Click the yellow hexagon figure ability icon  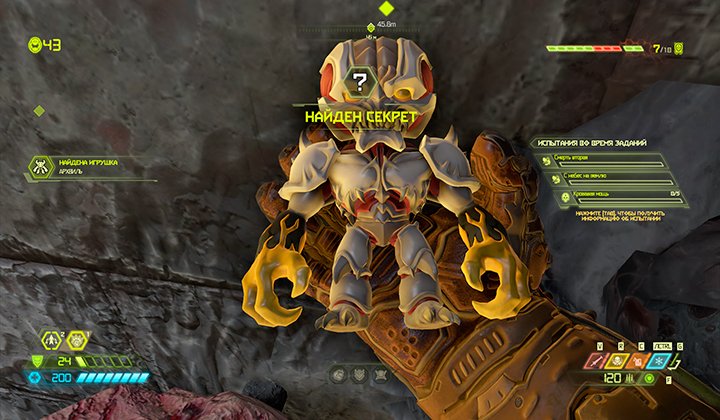click(50, 341)
